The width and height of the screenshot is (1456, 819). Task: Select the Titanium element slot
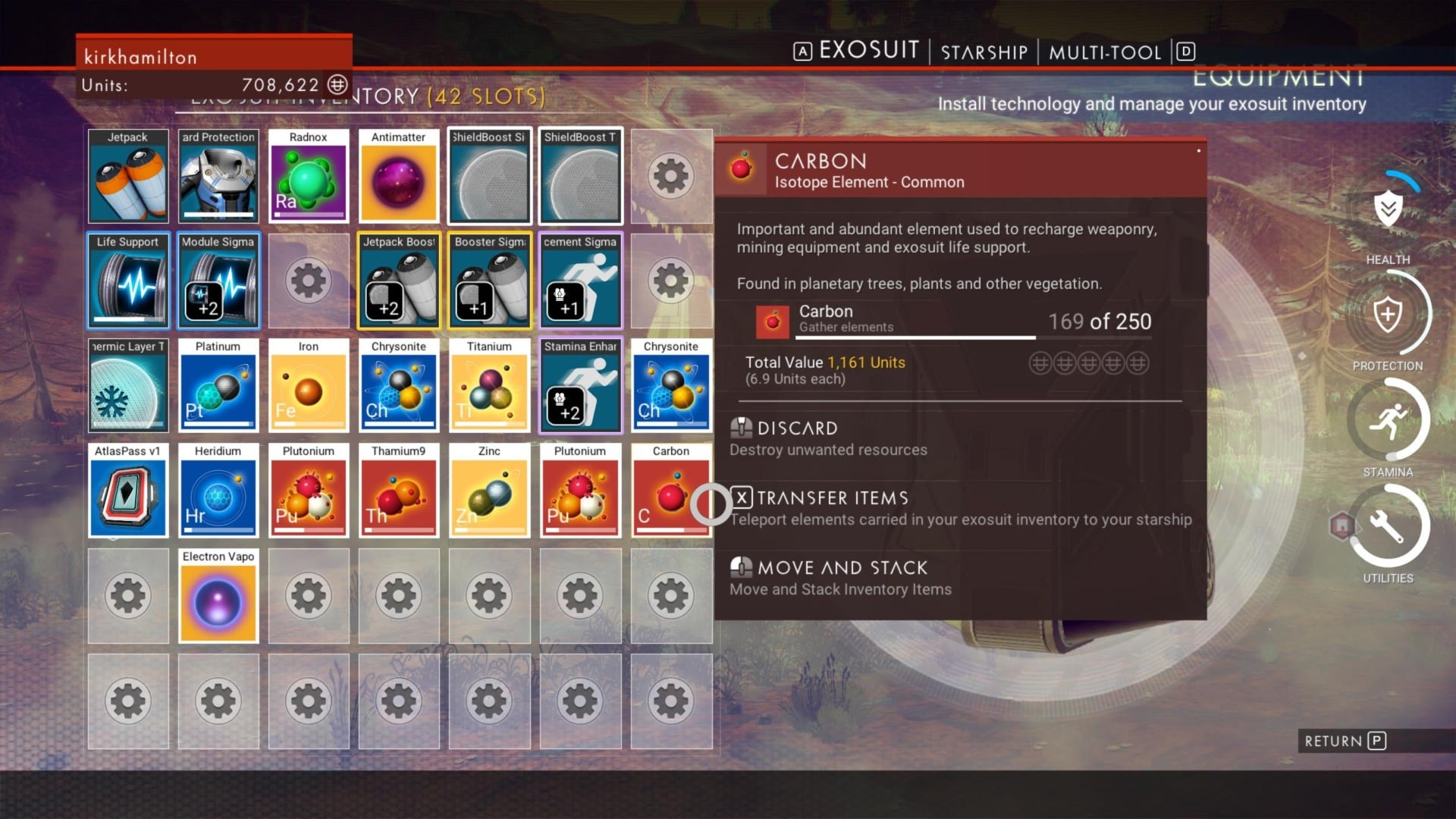489,386
